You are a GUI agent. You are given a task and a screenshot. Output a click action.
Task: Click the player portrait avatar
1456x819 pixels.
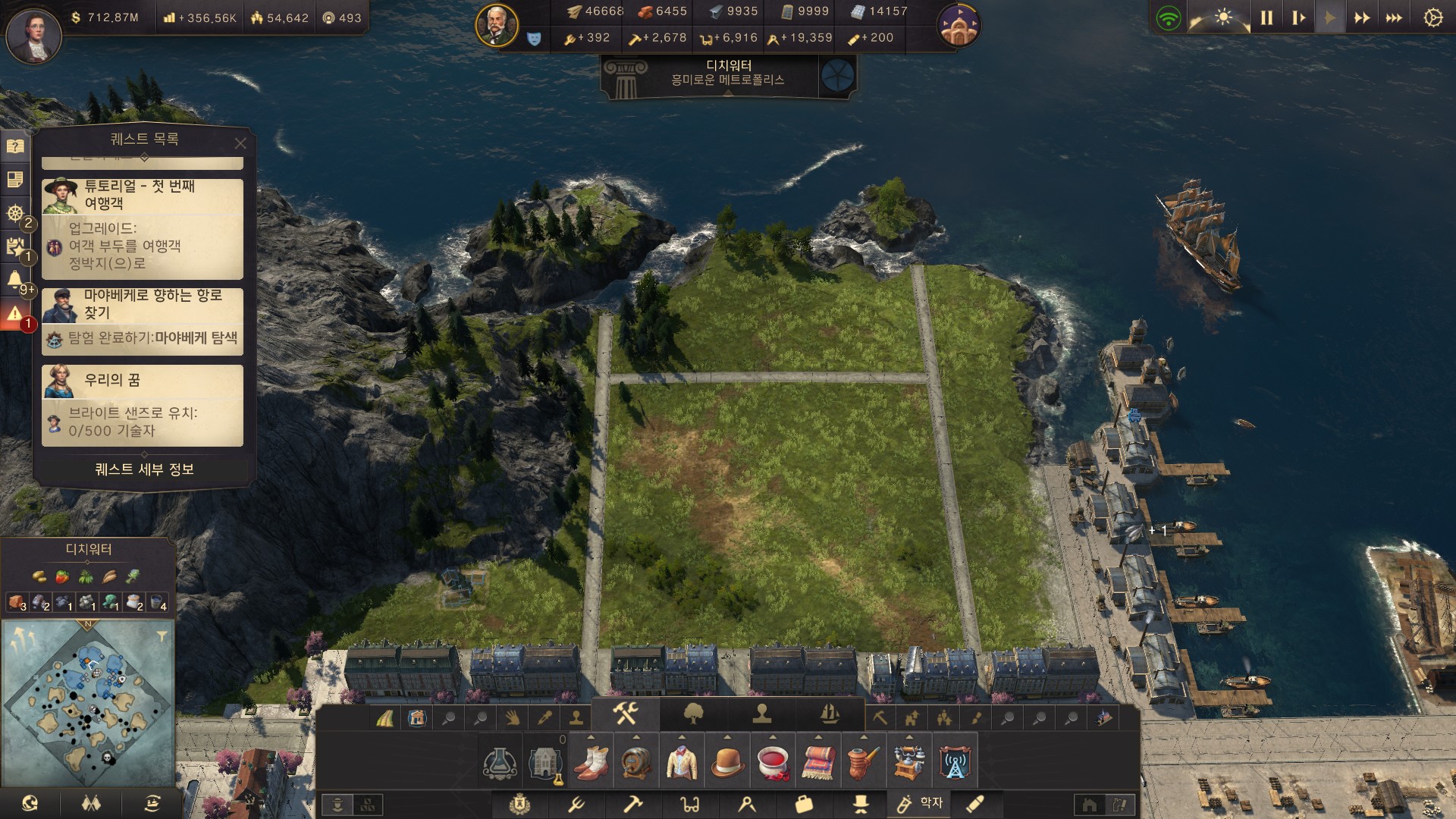pyautogui.click(x=33, y=36)
